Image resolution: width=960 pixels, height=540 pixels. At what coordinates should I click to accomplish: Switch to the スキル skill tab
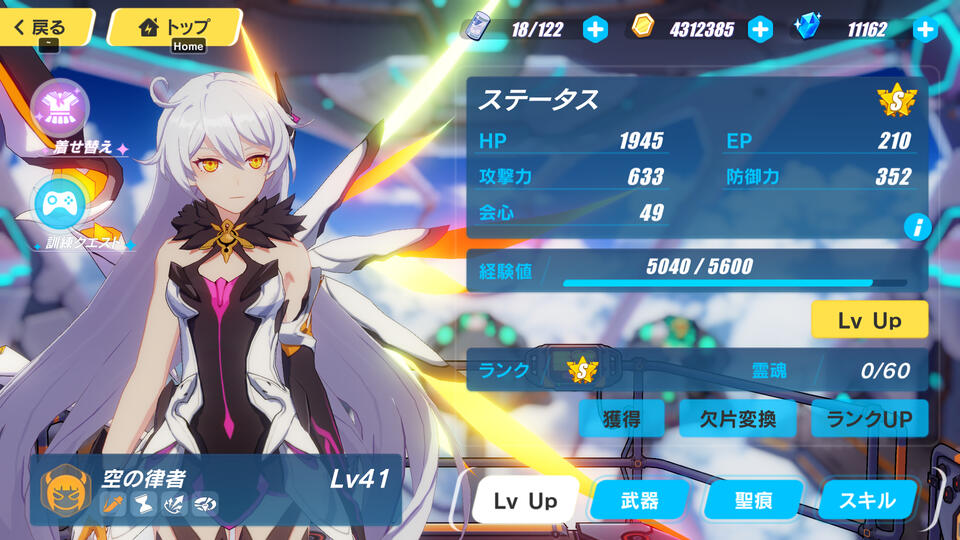click(867, 500)
